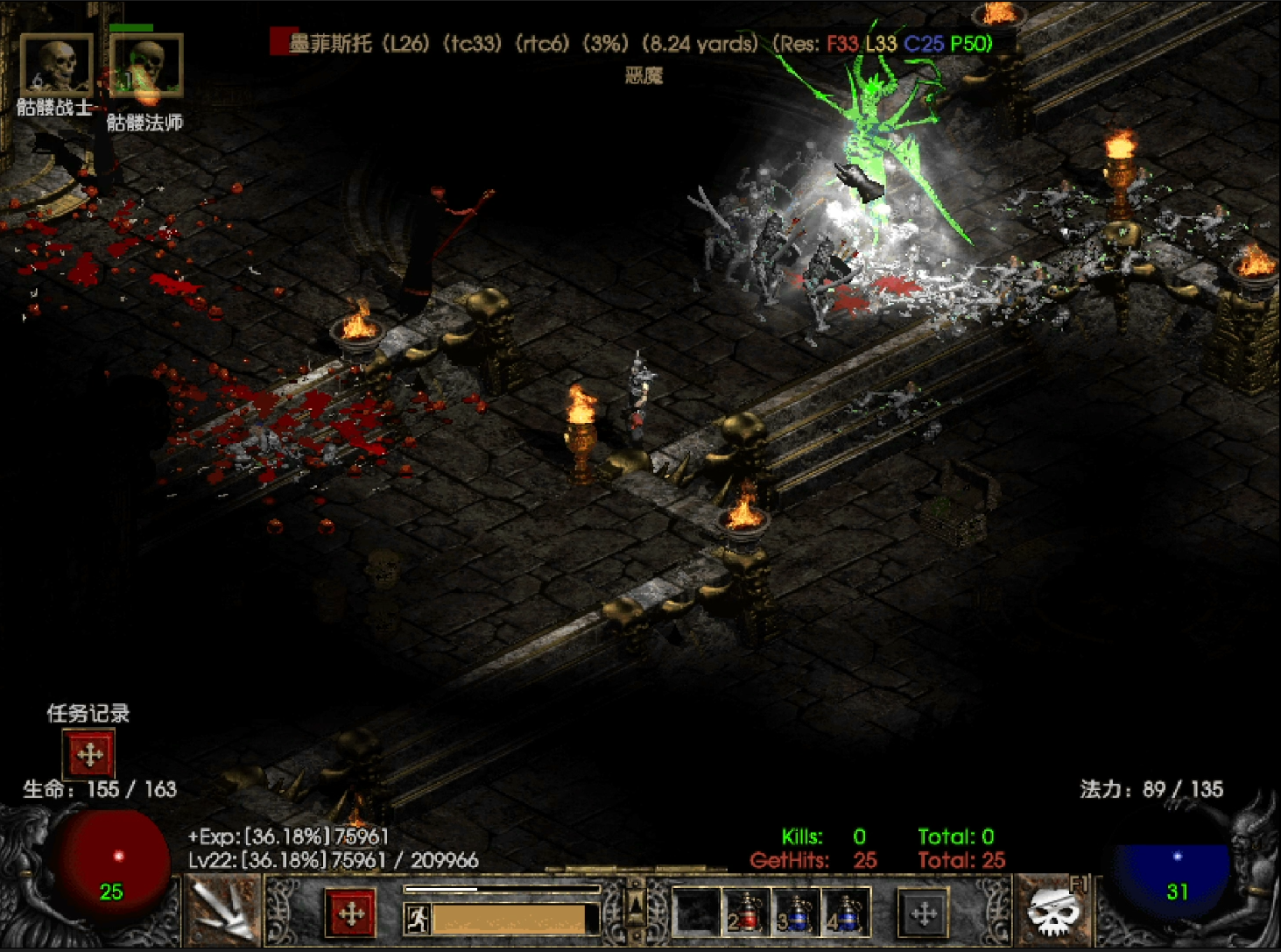Toggle the run/walk button
The width and height of the screenshot is (1281, 952).
pos(417,918)
